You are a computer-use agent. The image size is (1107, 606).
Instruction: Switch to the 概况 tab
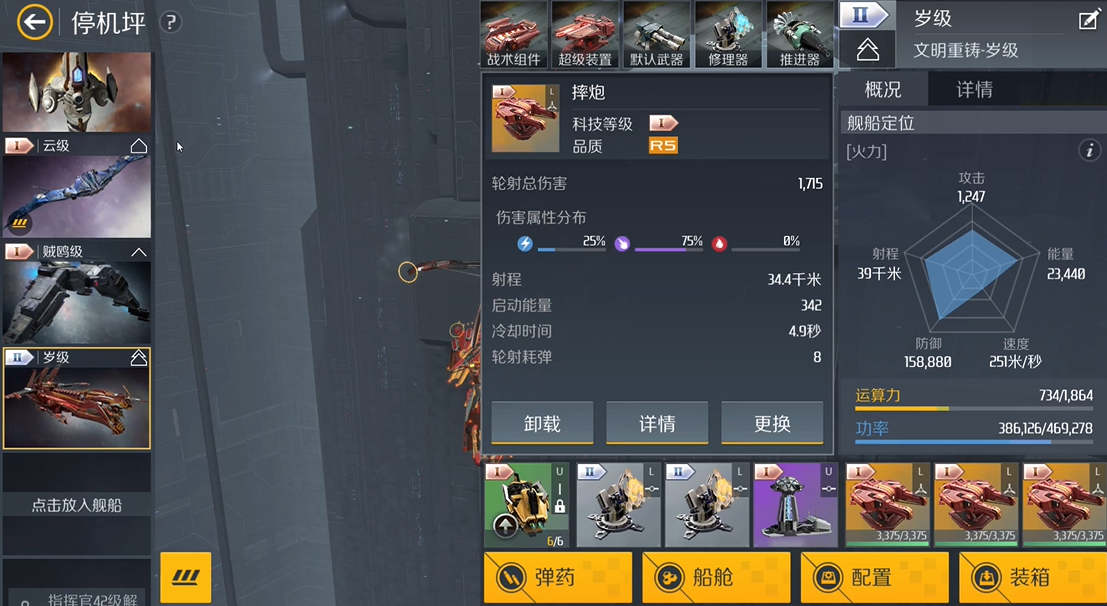point(883,90)
